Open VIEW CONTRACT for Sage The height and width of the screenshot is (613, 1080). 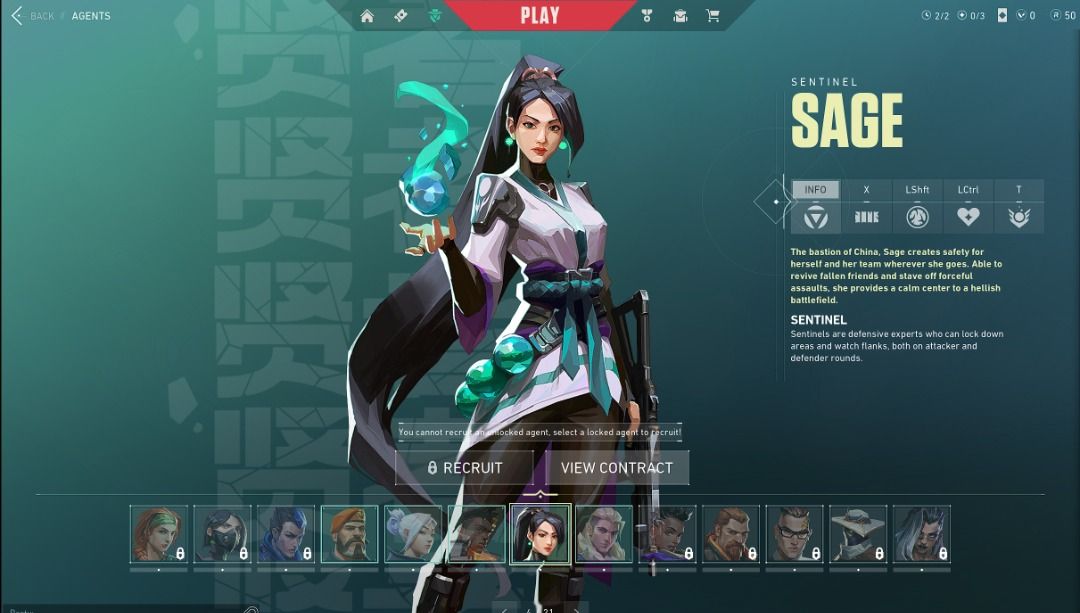click(616, 467)
